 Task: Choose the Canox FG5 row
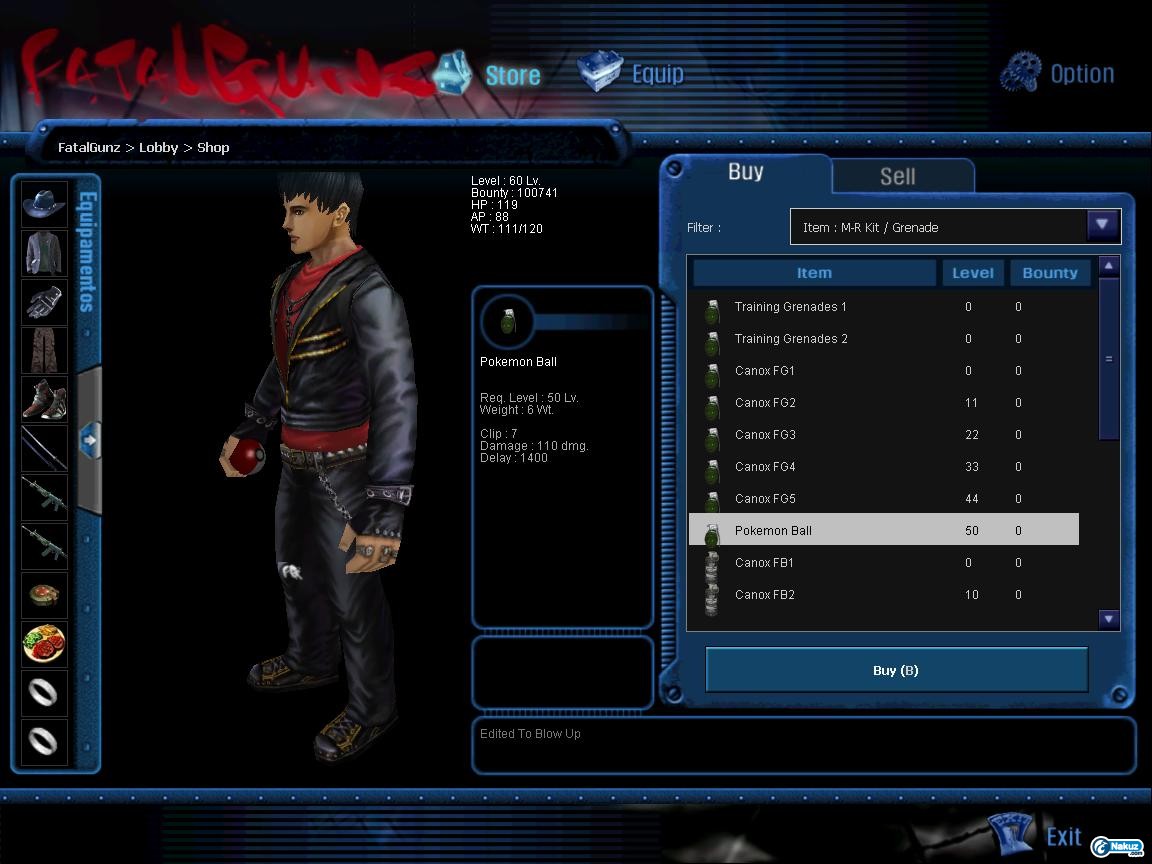point(765,499)
